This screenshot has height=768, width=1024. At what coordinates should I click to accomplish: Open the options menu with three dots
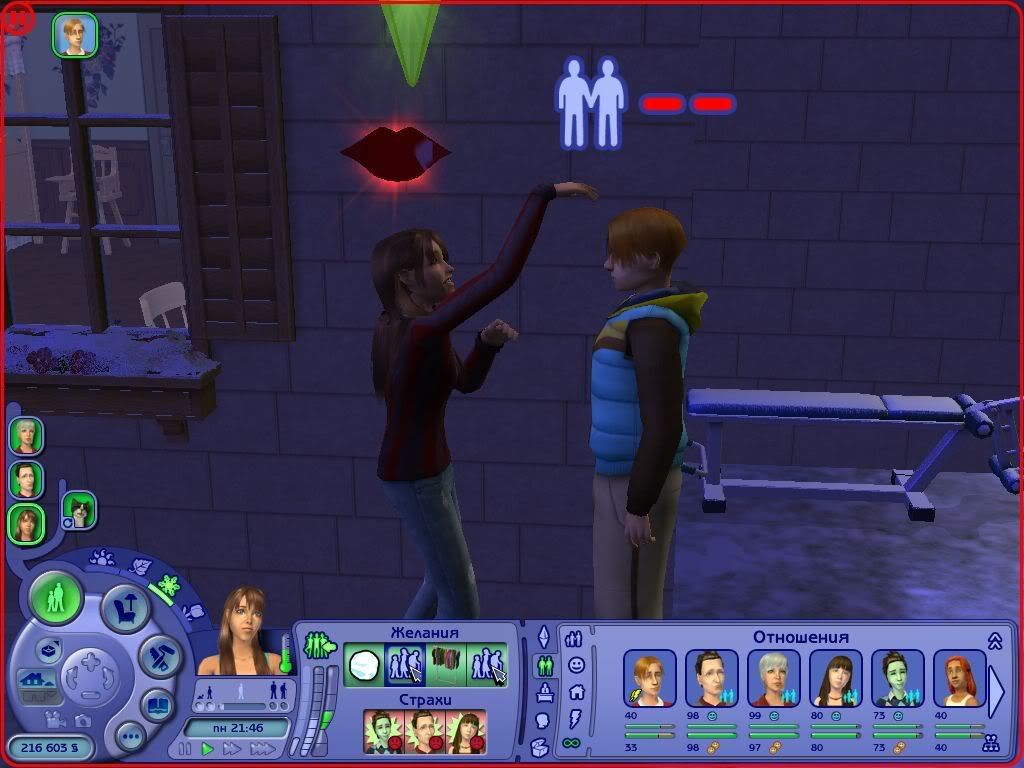130,738
